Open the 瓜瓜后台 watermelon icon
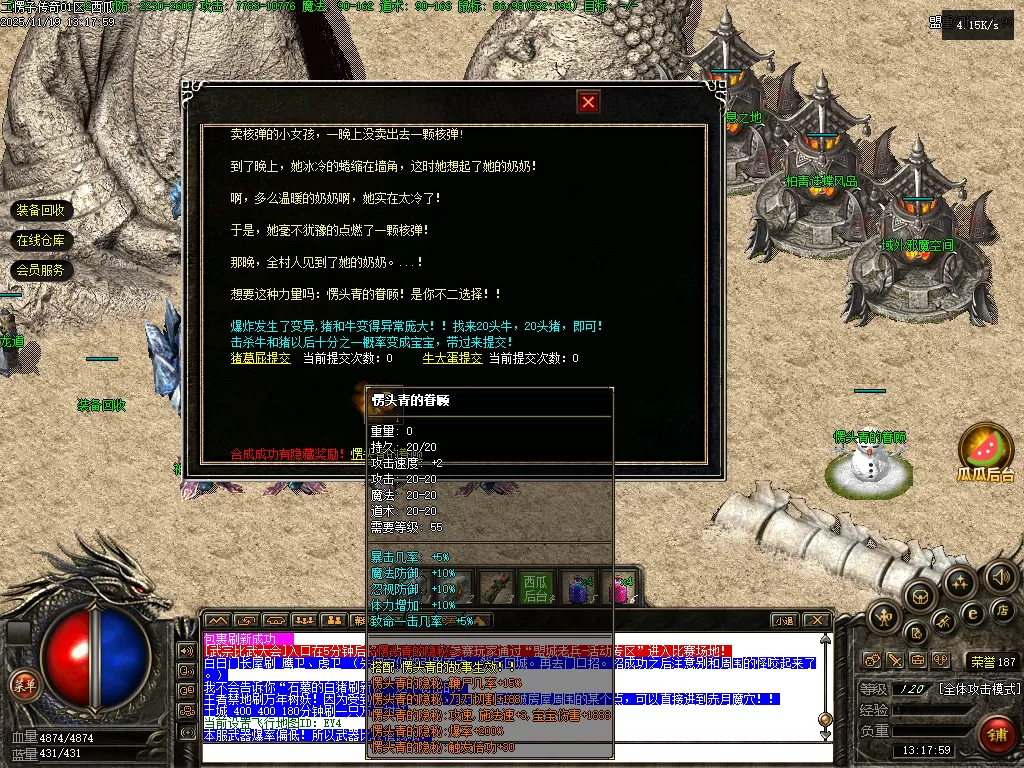 pyautogui.click(x=985, y=448)
